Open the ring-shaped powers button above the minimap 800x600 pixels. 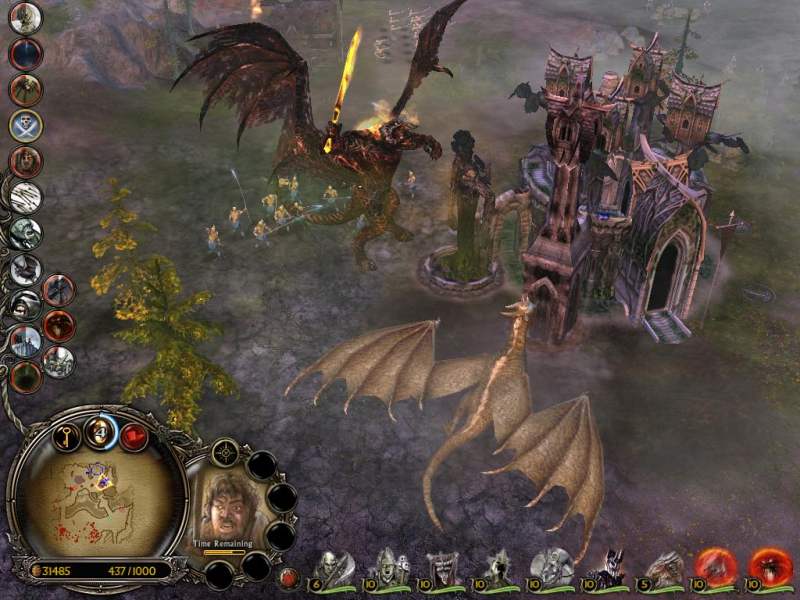(x=100, y=432)
